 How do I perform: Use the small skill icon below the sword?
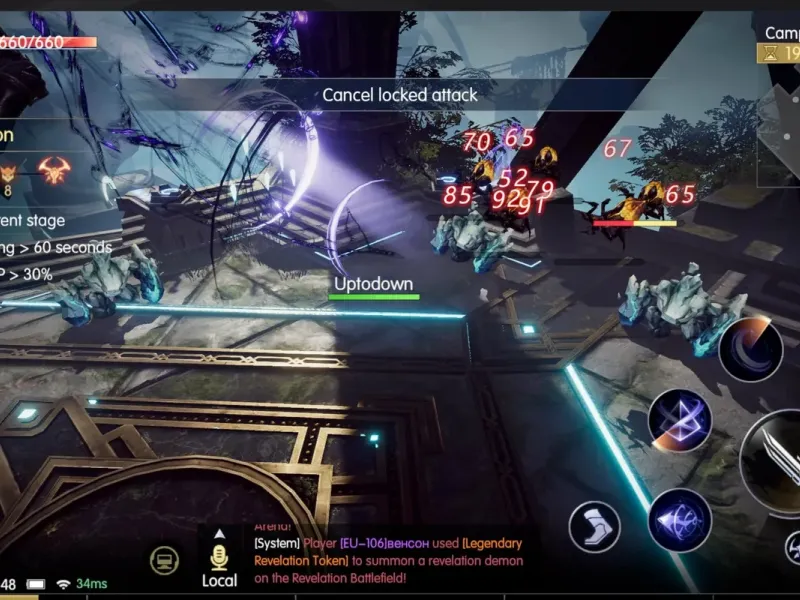[791, 547]
